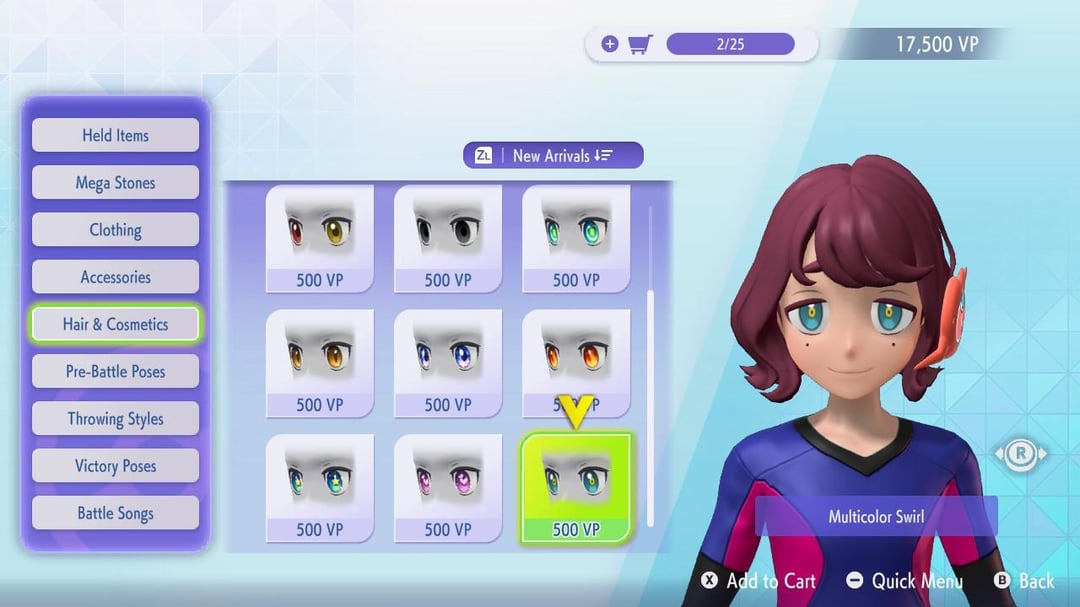This screenshot has height=607, width=1080.
Task: Choose the black eyes item
Action: (x=448, y=238)
